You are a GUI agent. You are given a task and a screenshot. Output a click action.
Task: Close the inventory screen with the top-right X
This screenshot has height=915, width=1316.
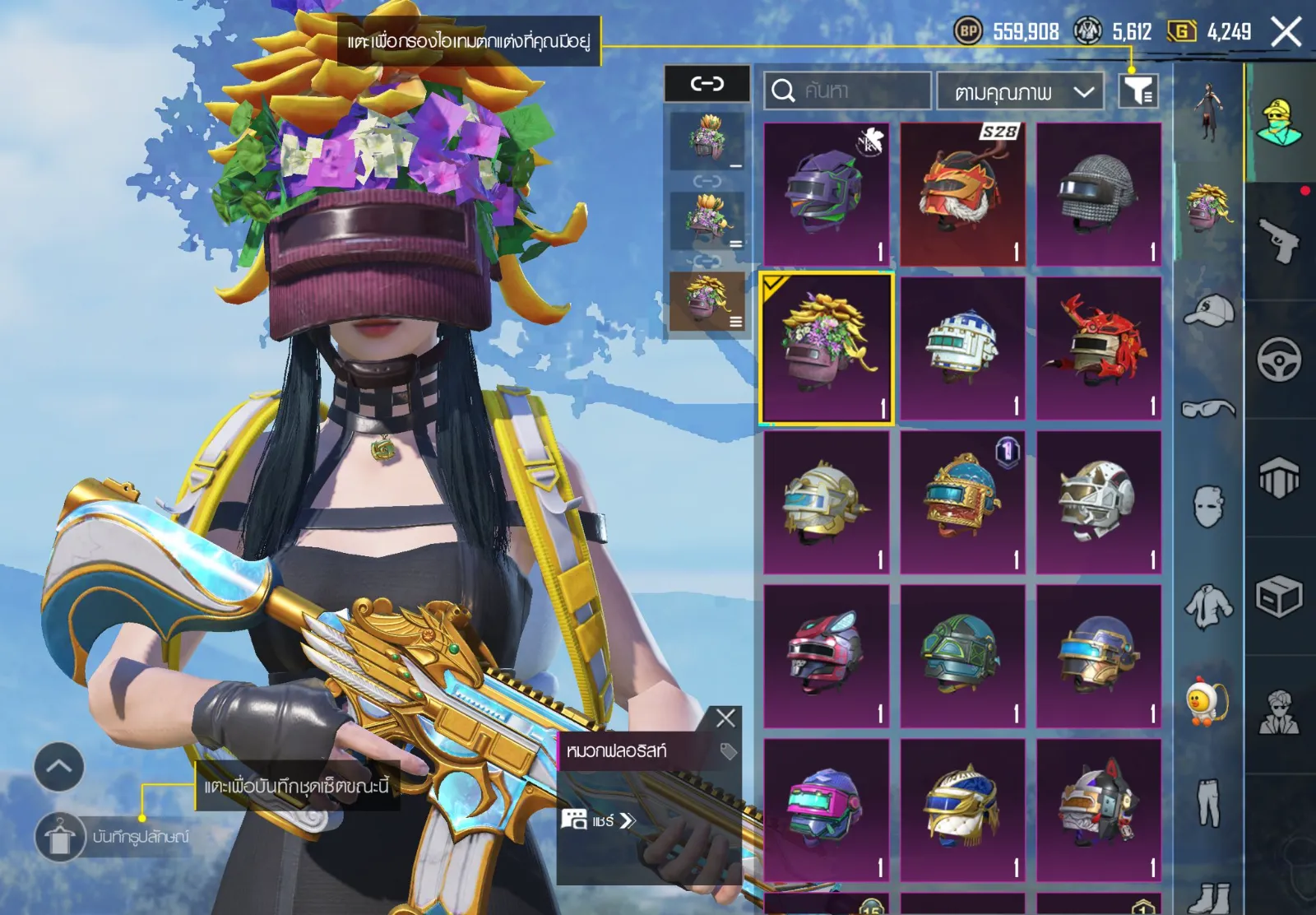point(1286,33)
